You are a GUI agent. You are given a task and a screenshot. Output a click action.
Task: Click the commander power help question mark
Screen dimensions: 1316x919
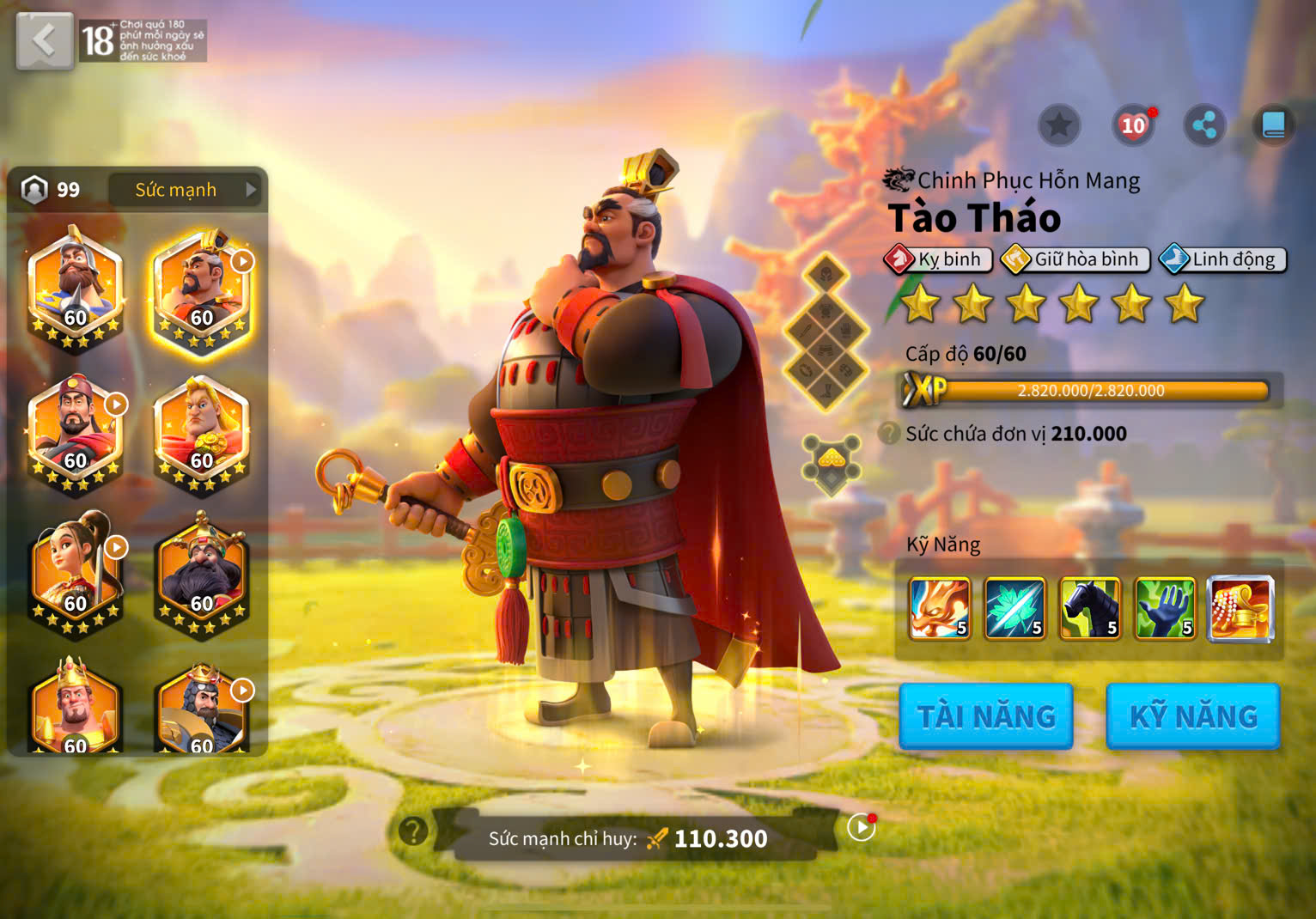[x=413, y=831]
